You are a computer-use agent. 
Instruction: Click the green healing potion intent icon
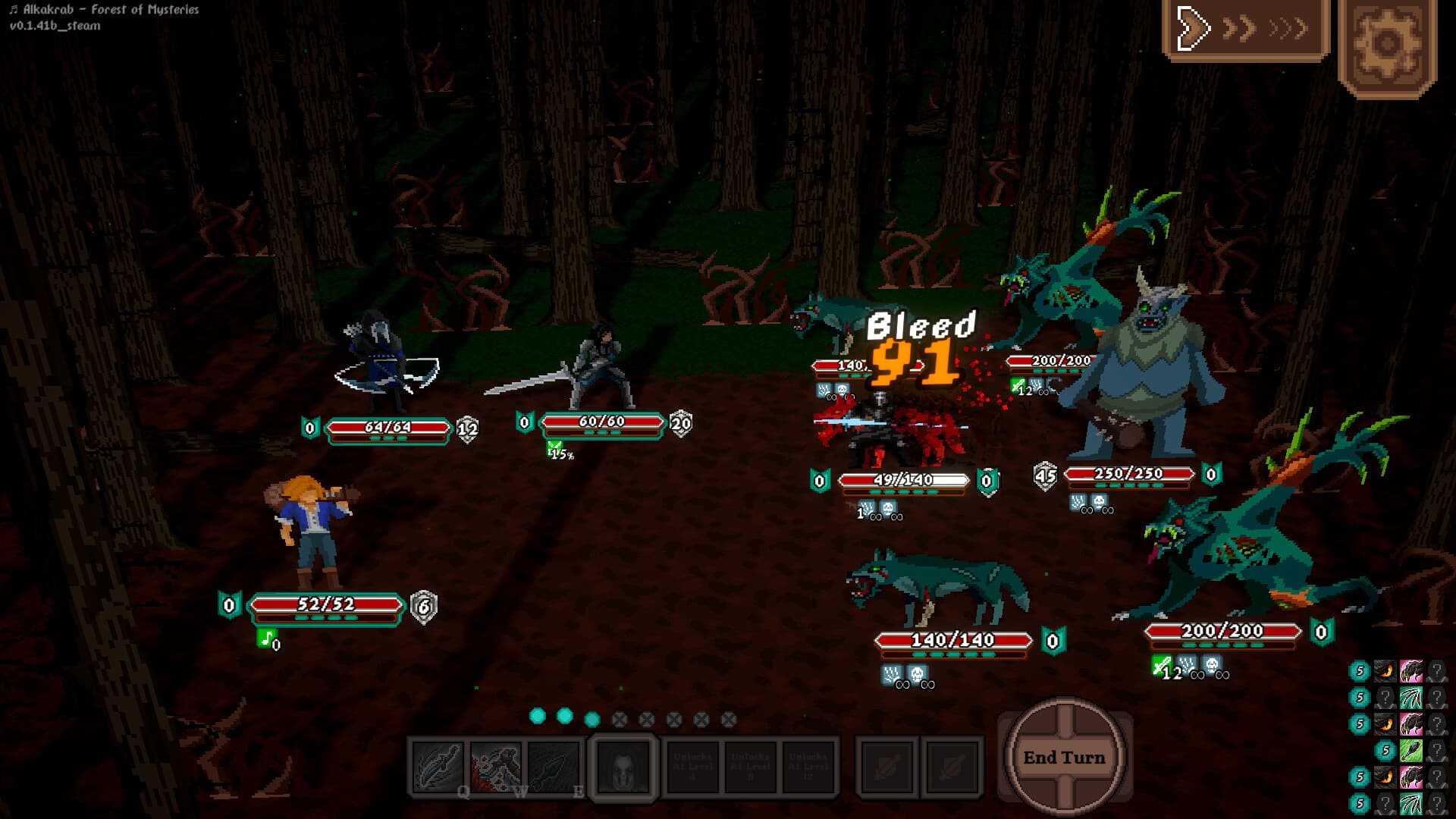click(1410, 751)
